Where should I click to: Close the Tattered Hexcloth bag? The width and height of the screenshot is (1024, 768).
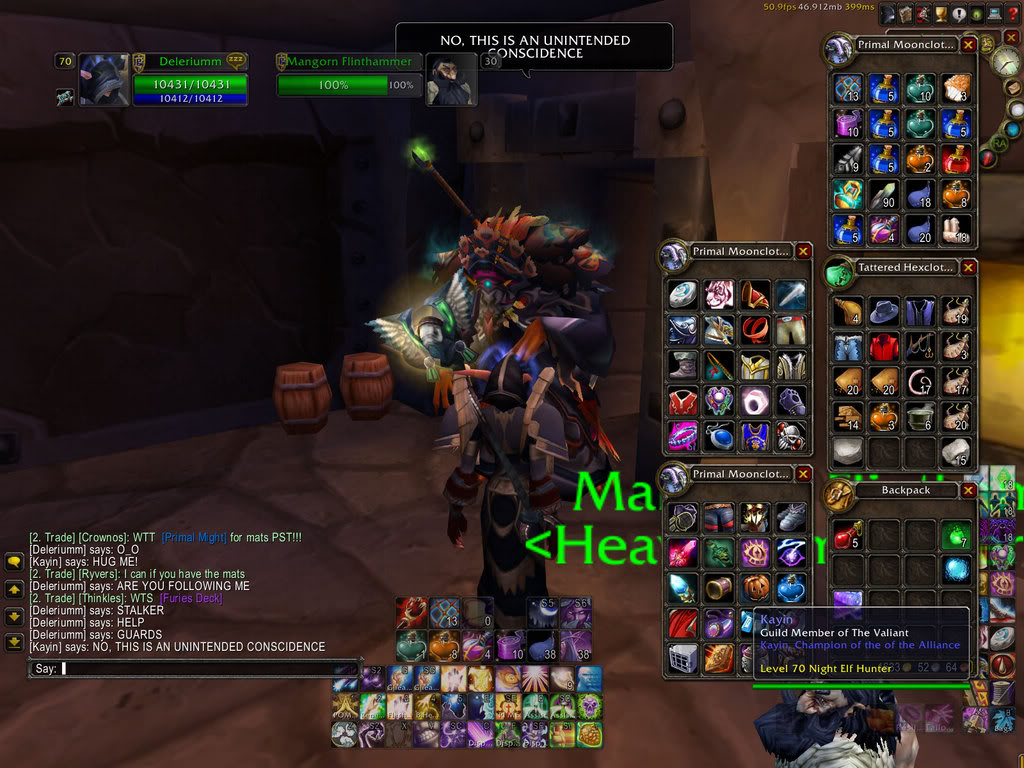click(968, 268)
